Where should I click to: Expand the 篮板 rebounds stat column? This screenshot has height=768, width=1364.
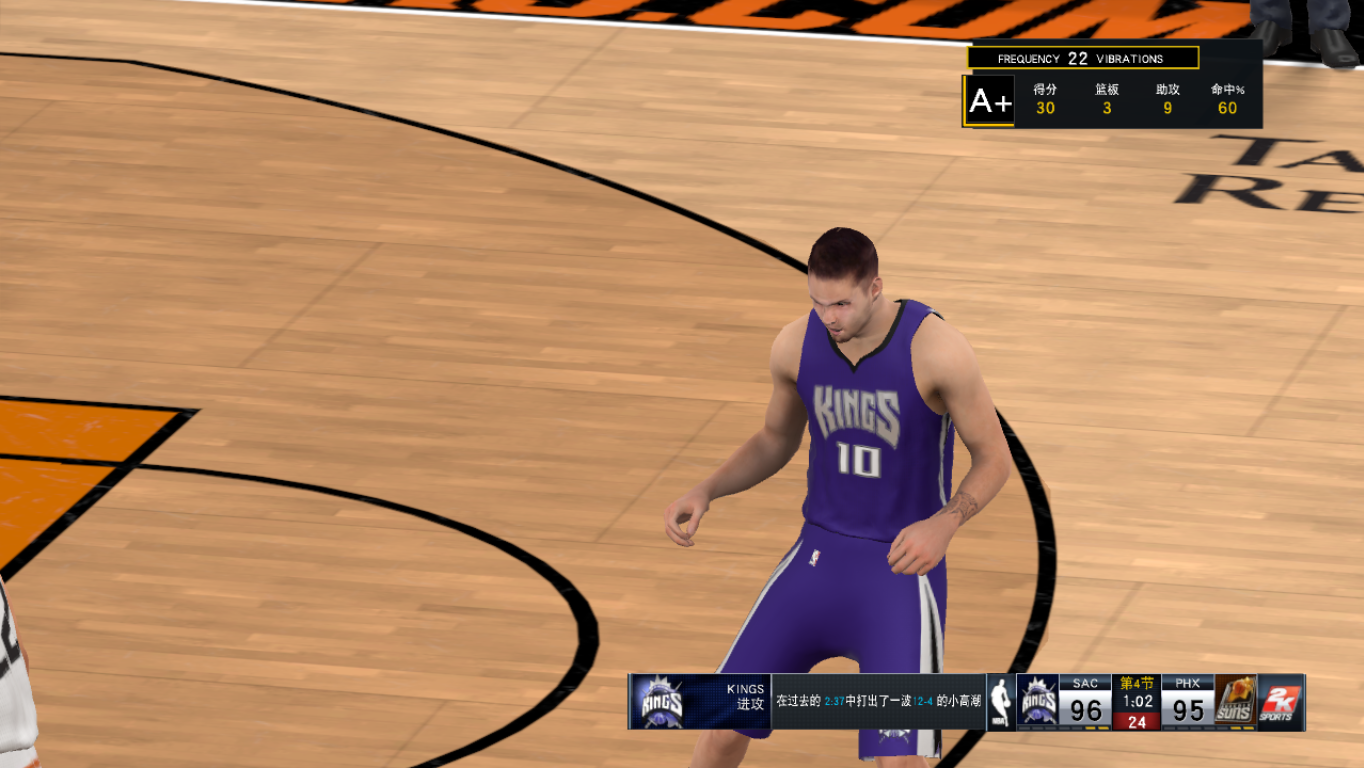1105,100
